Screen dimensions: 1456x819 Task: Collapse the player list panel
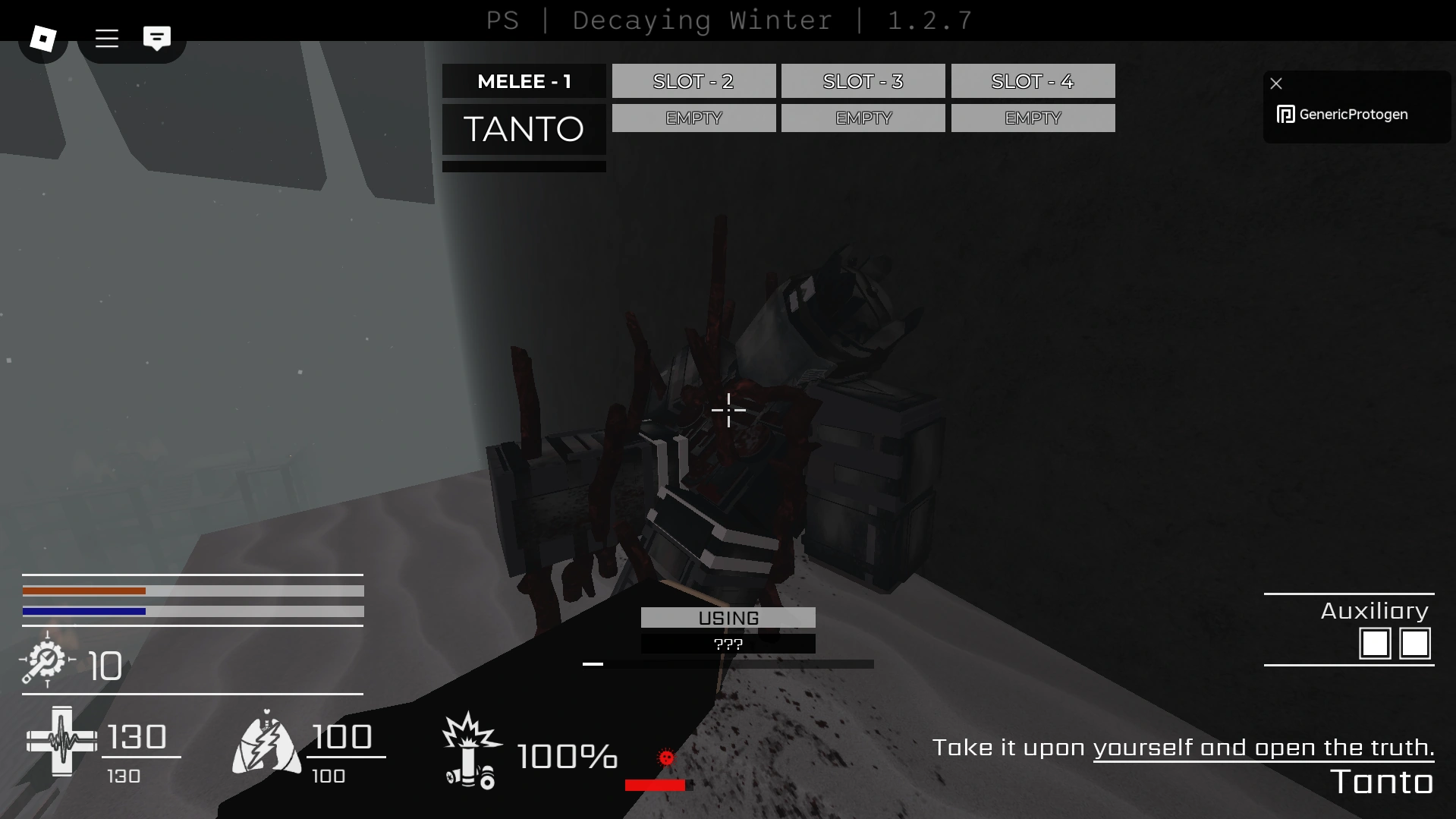point(1277,83)
